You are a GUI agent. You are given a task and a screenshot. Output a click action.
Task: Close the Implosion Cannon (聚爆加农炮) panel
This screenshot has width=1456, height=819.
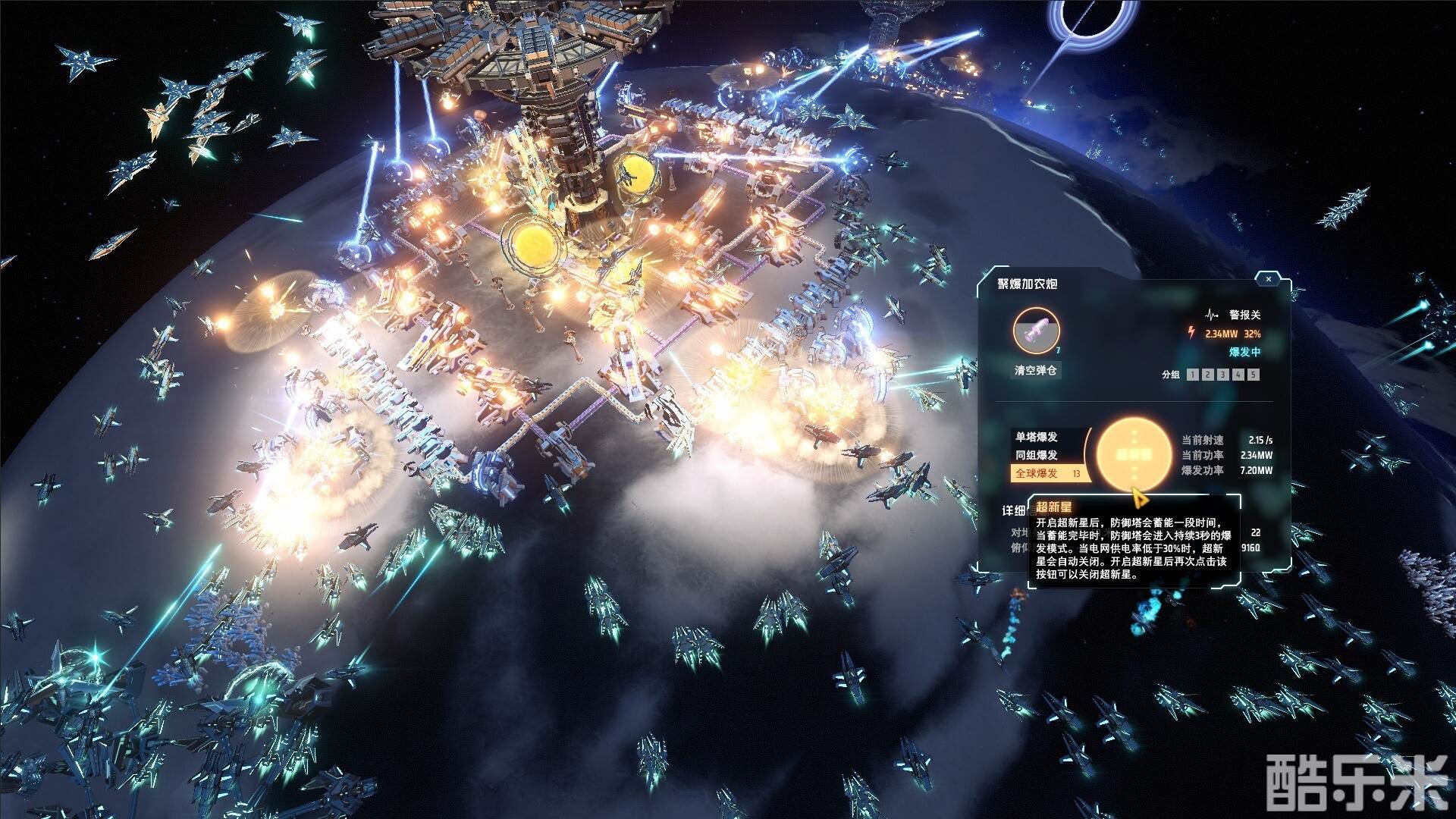point(1269,279)
